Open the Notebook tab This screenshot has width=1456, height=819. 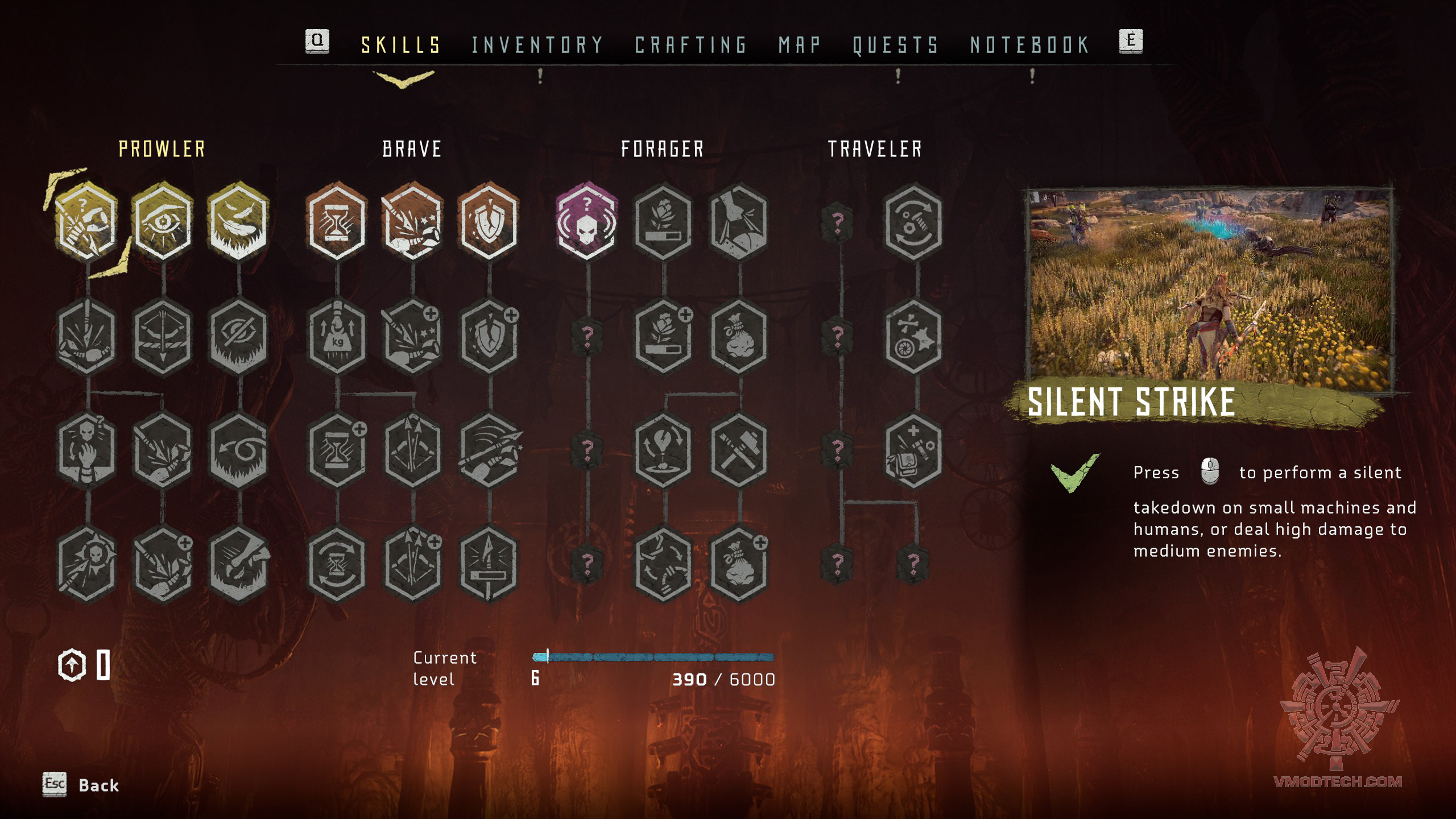(1029, 45)
